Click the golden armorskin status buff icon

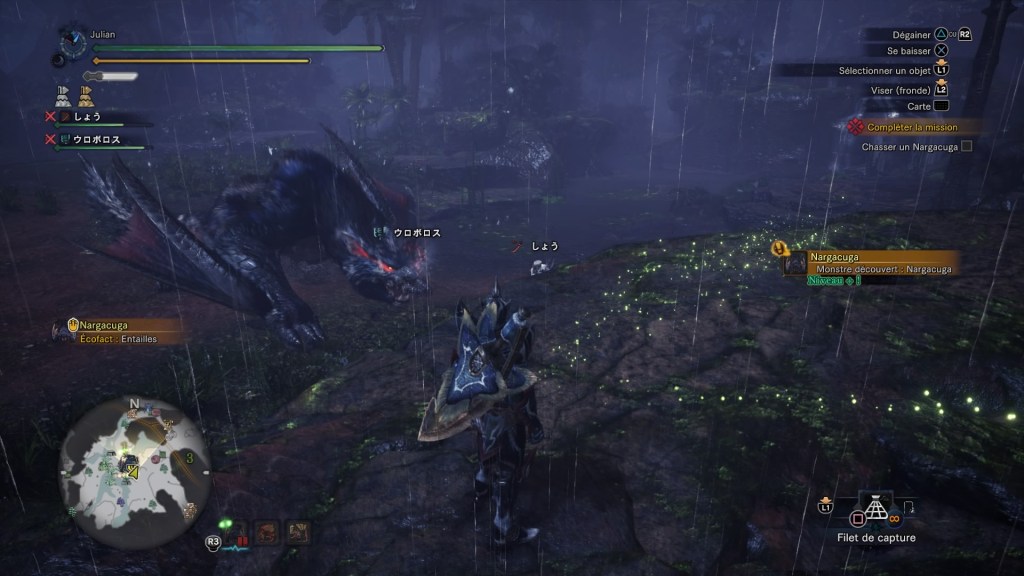pyautogui.click(x=86, y=96)
